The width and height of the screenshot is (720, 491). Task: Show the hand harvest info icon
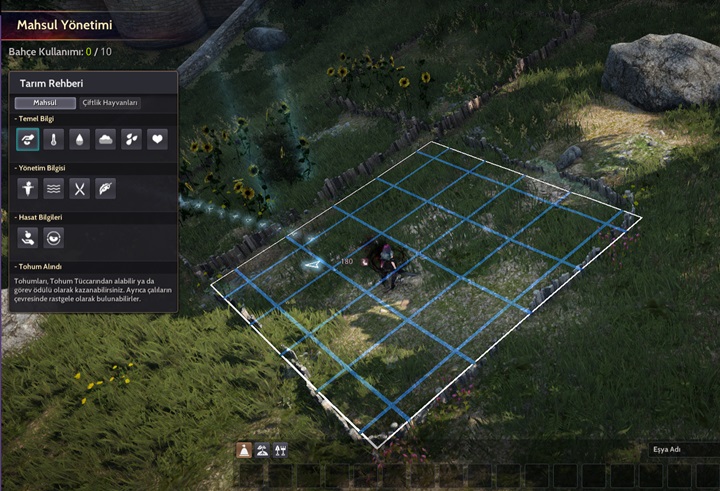(28, 237)
